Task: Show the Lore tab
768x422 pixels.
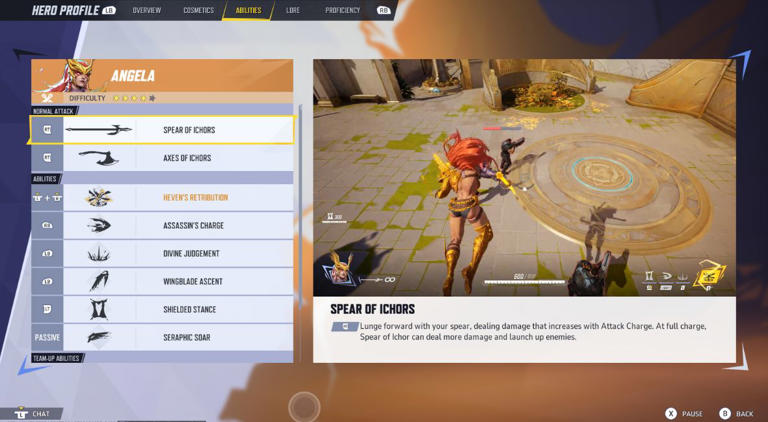Action: pos(293,10)
